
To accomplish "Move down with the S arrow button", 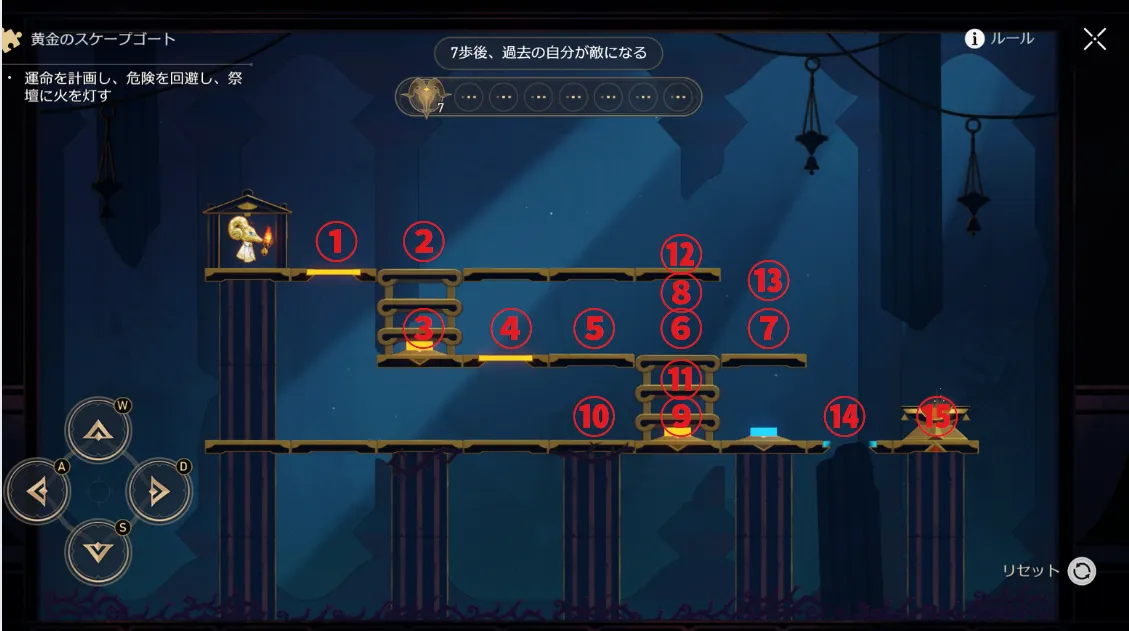I will tap(98, 551).
